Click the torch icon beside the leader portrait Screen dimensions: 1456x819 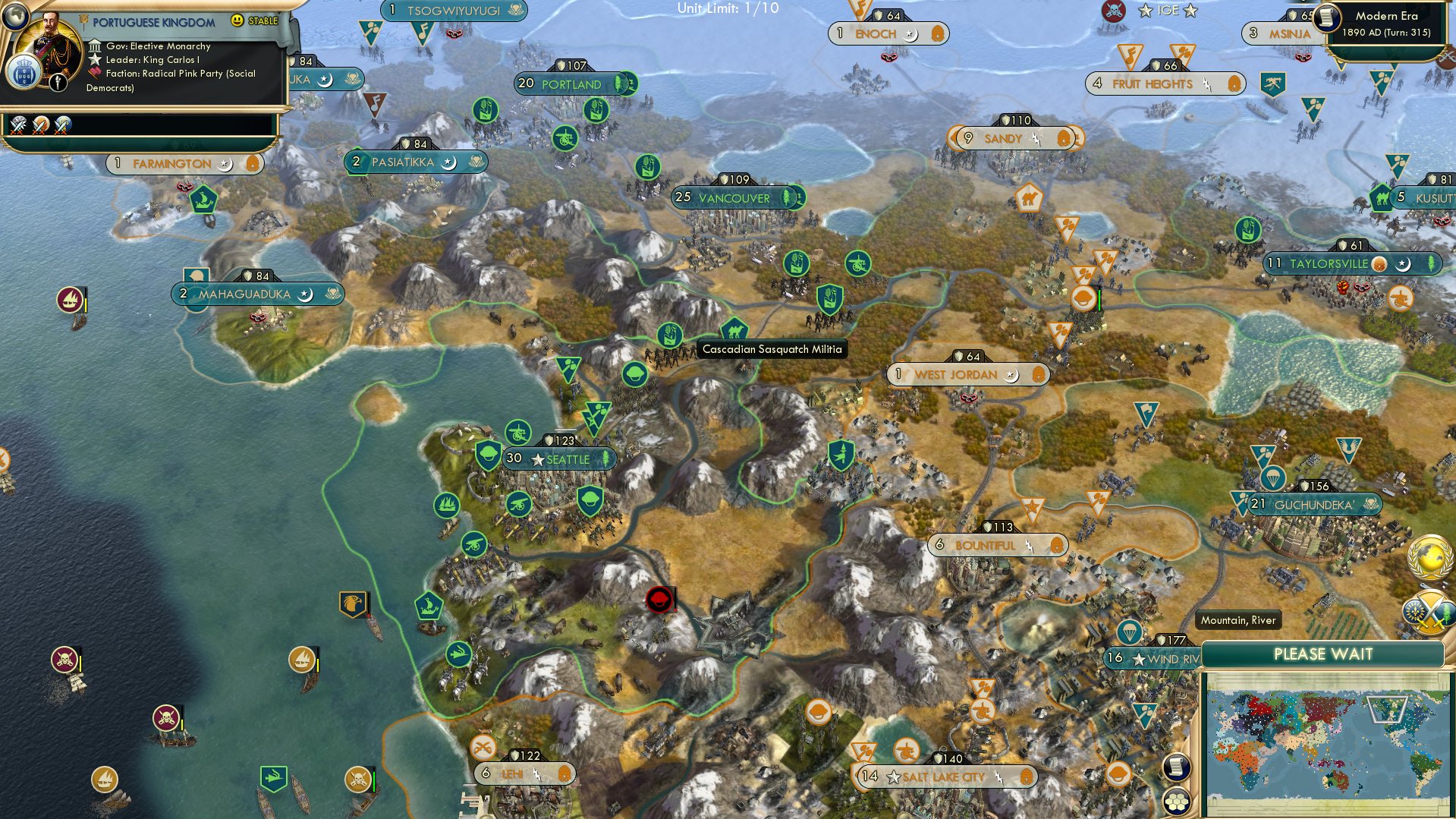pyautogui.click(x=57, y=81)
